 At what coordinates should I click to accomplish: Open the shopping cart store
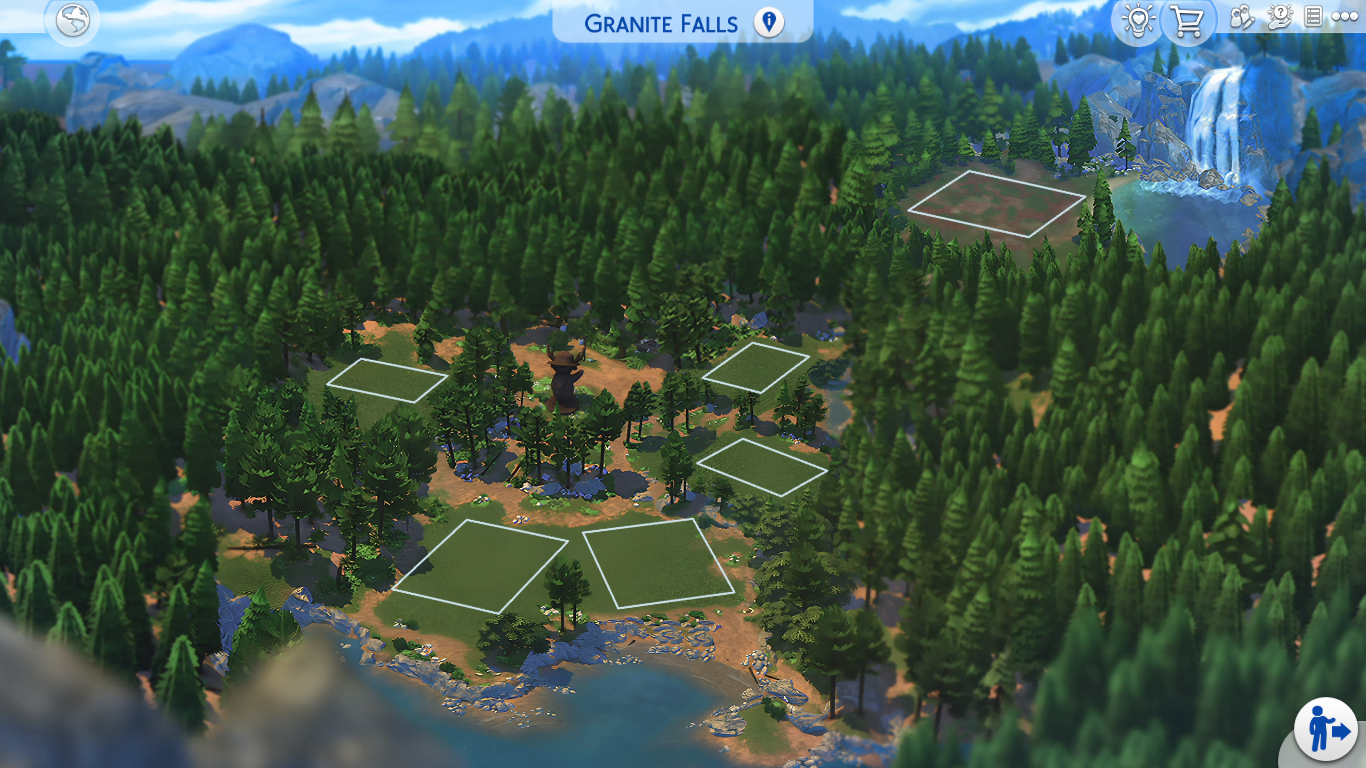point(1187,21)
